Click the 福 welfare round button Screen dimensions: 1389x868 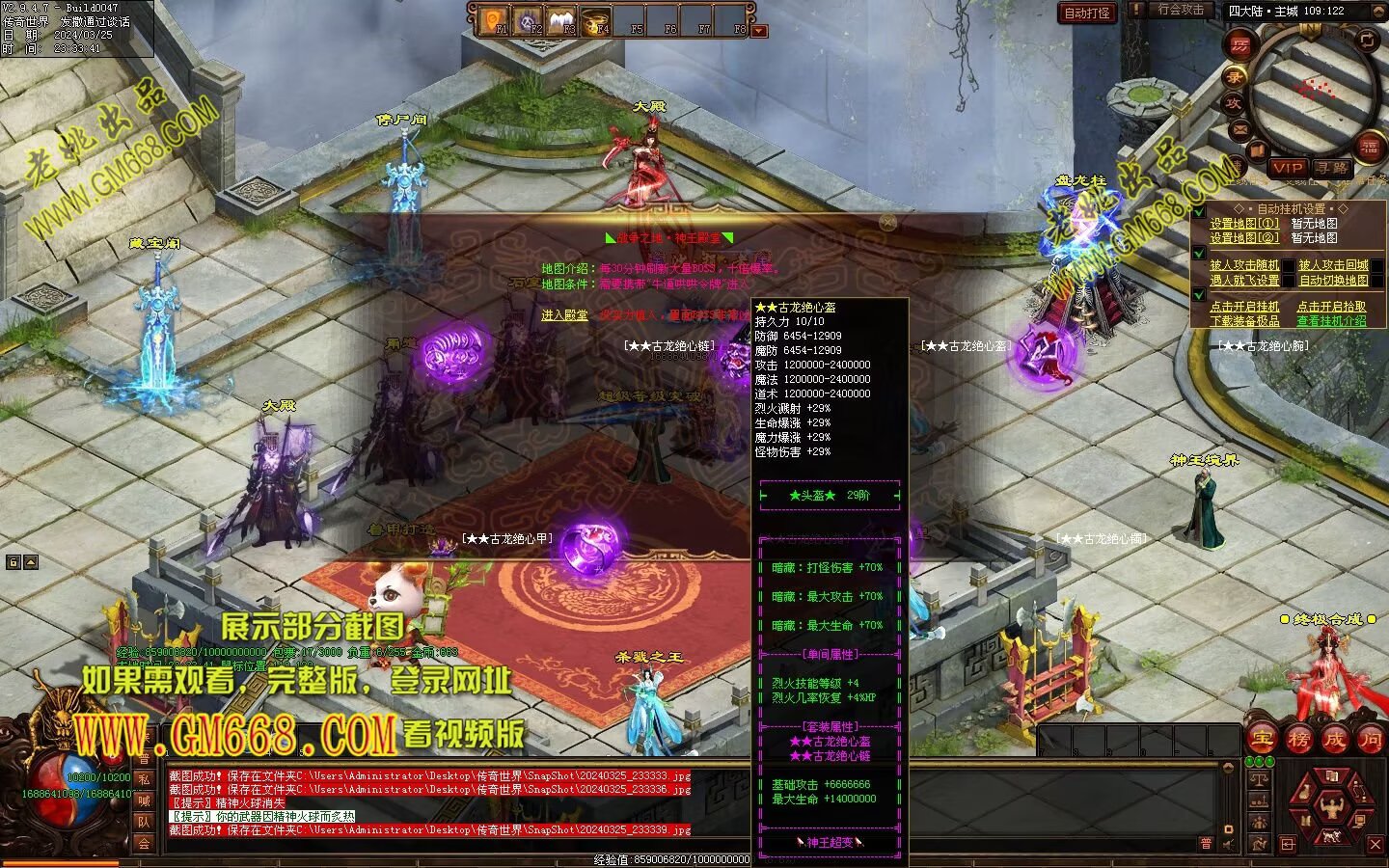click(x=1369, y=147)
